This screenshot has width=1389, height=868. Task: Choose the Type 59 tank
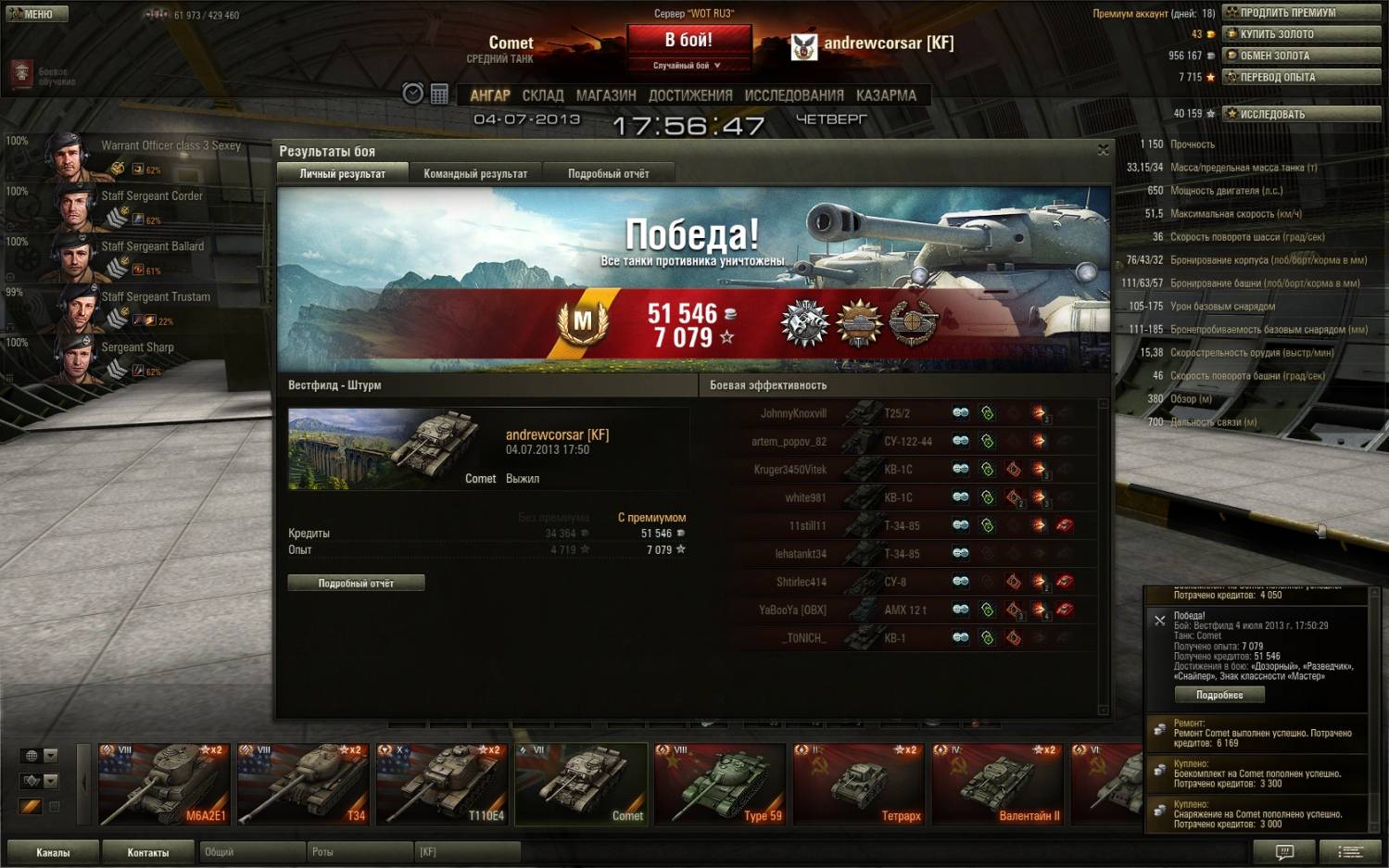click(x=720, y=784)
